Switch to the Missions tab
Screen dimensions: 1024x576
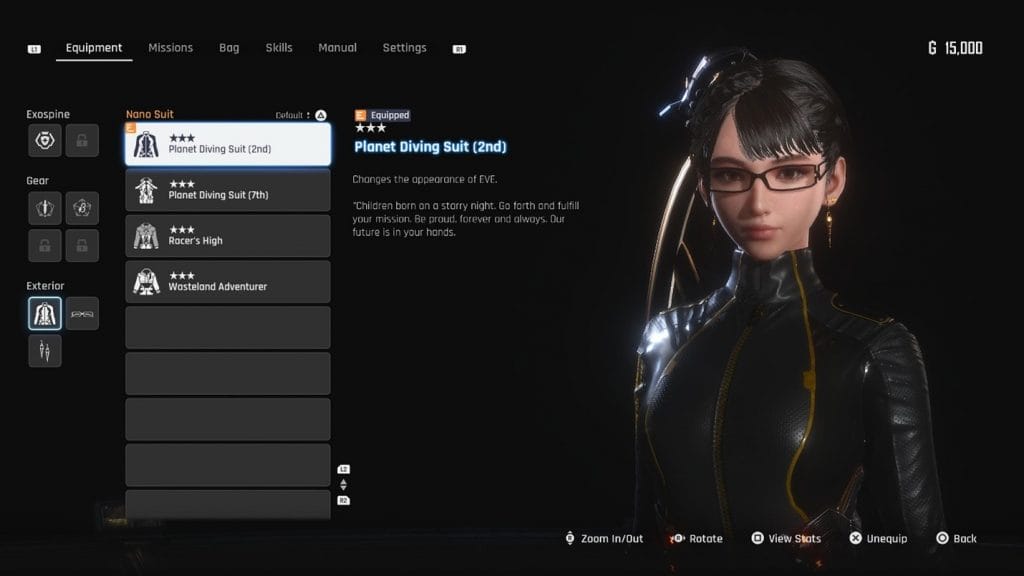coord(170,48)
